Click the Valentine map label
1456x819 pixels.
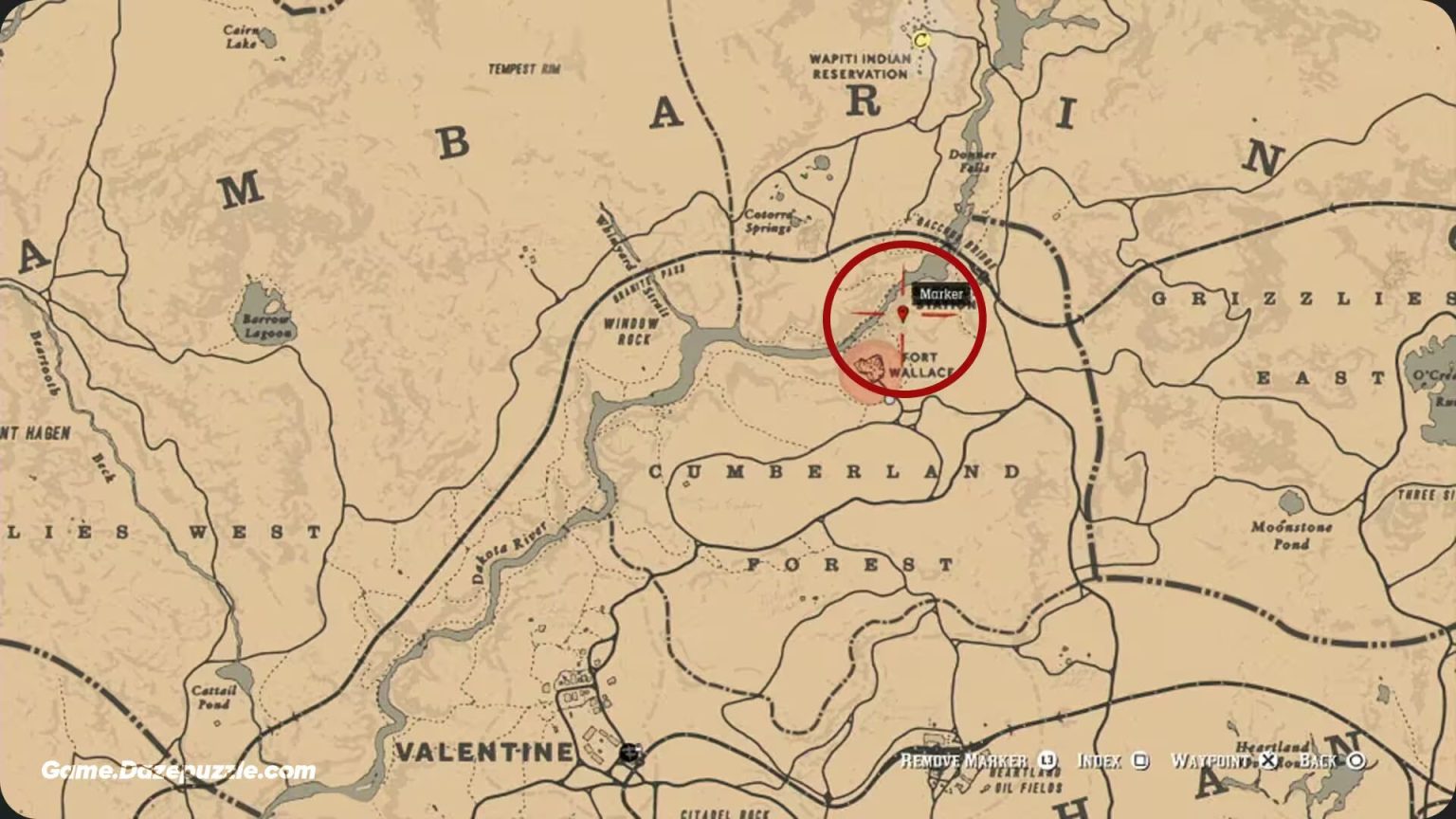[483, 752]
